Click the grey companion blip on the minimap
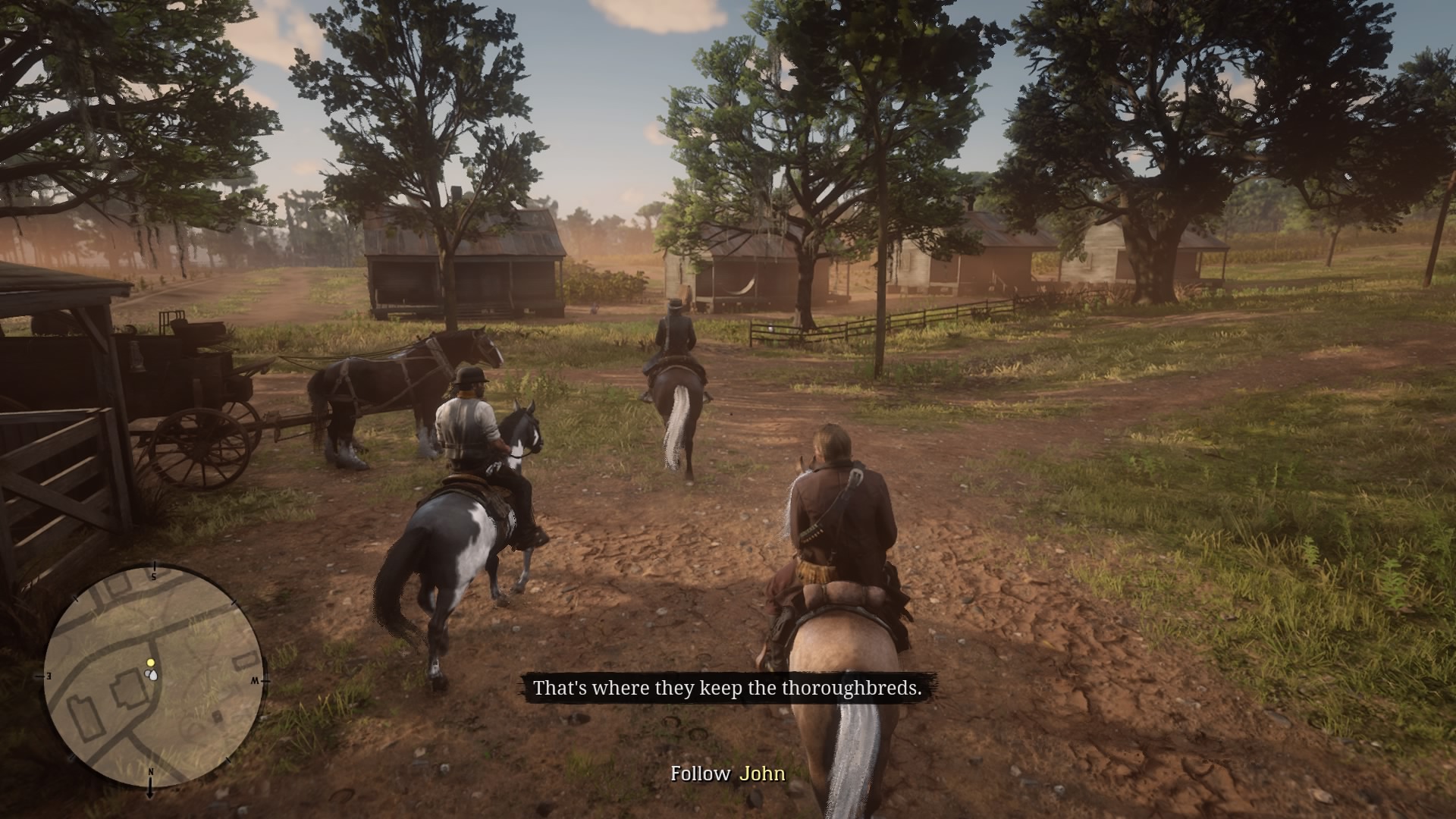 [x=147, y=673]
